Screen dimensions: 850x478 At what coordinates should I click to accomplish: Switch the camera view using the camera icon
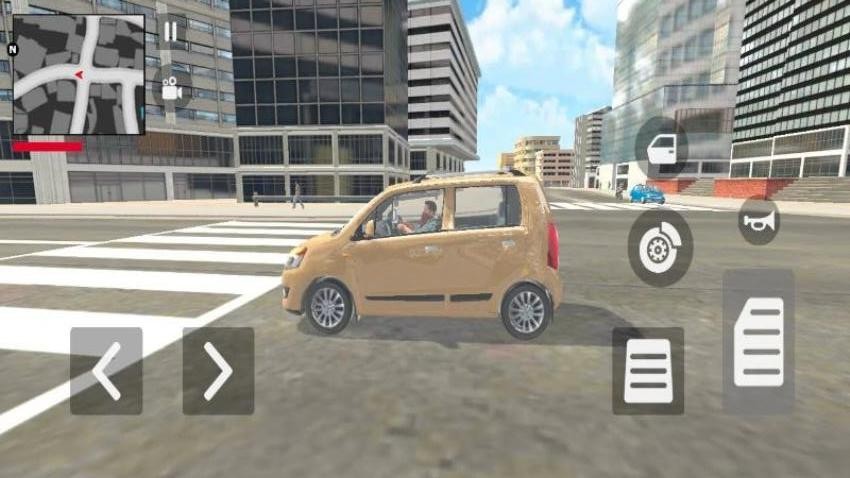click(171, 87)
